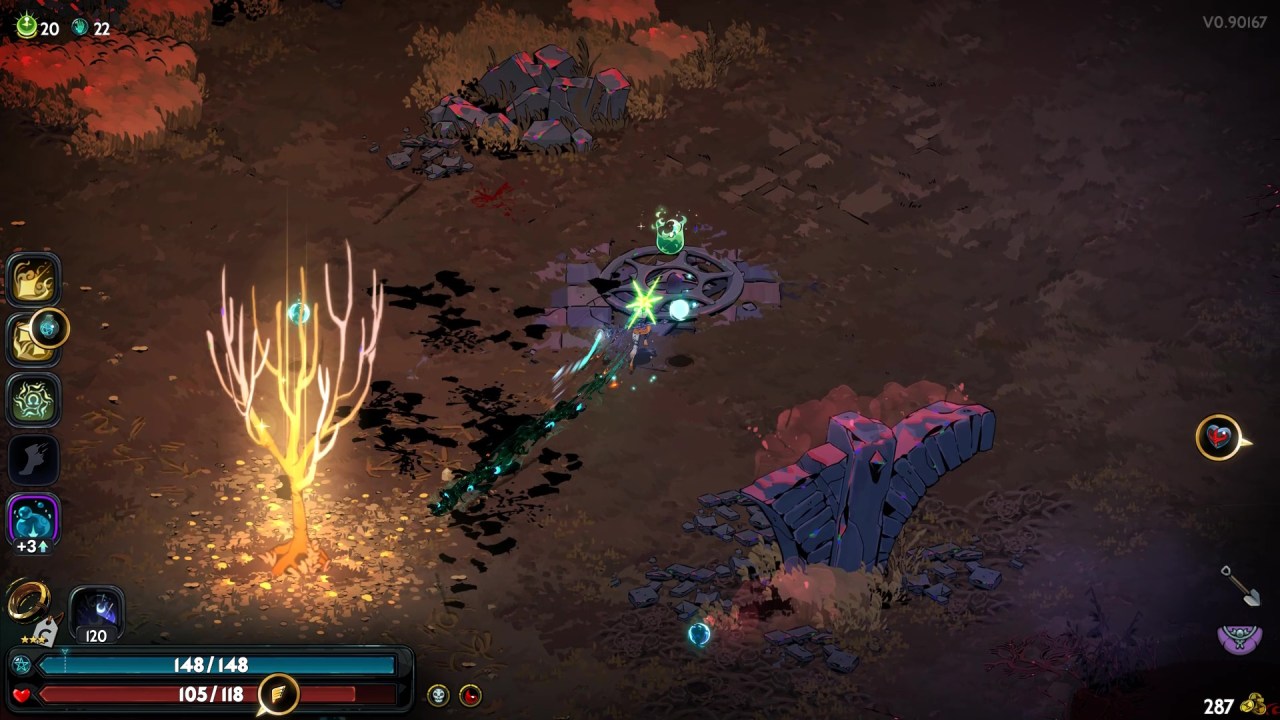Click the topmost gold boon in the sidebar
This screenshot has height=720, width=1280.
pos(33,280)
